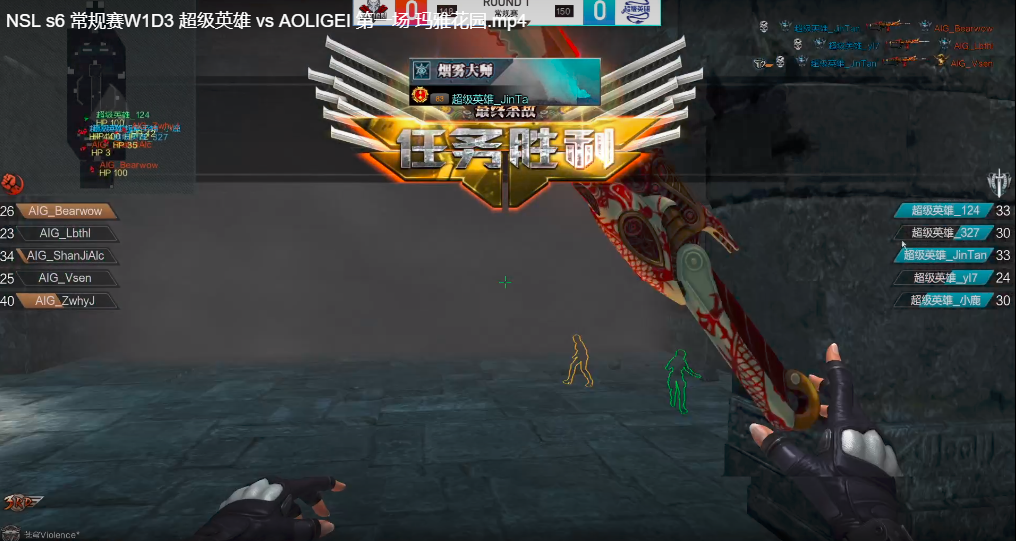Click the 超级英雄_yl7 player row
1016x541 pixels.
click(945, 278)
